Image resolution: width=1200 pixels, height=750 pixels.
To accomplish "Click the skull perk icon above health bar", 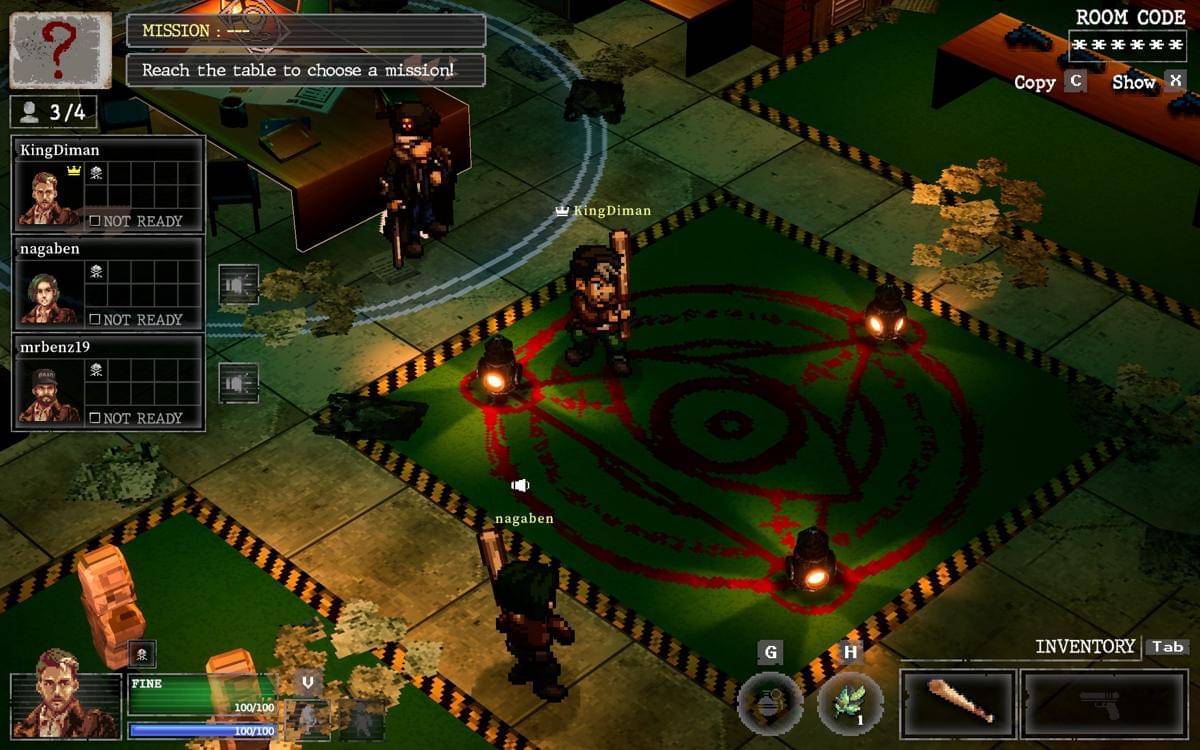I will pyautogui.click(x=142, y=655).
